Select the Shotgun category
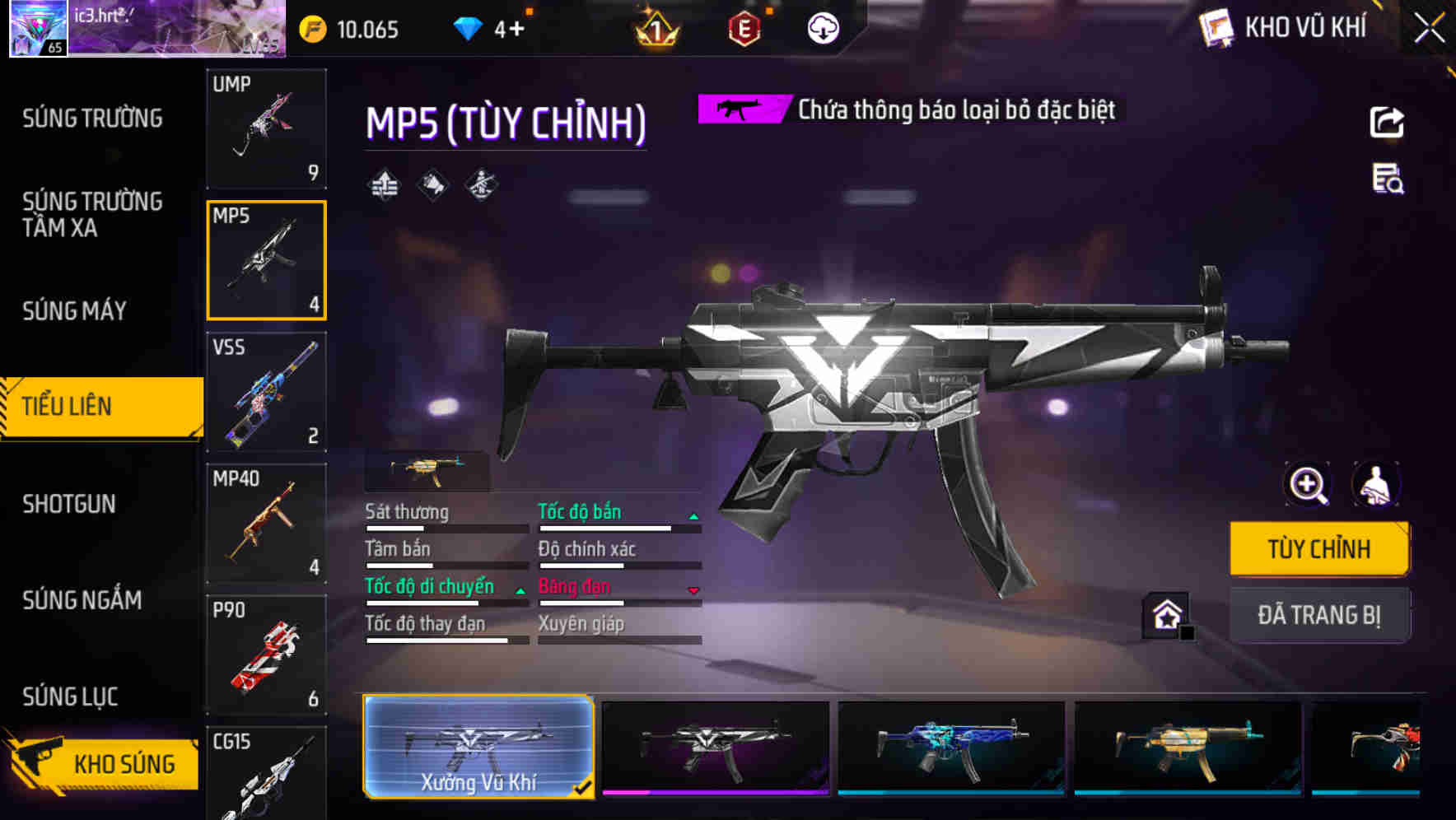The image size is (1456, 820). coord(69,504)
